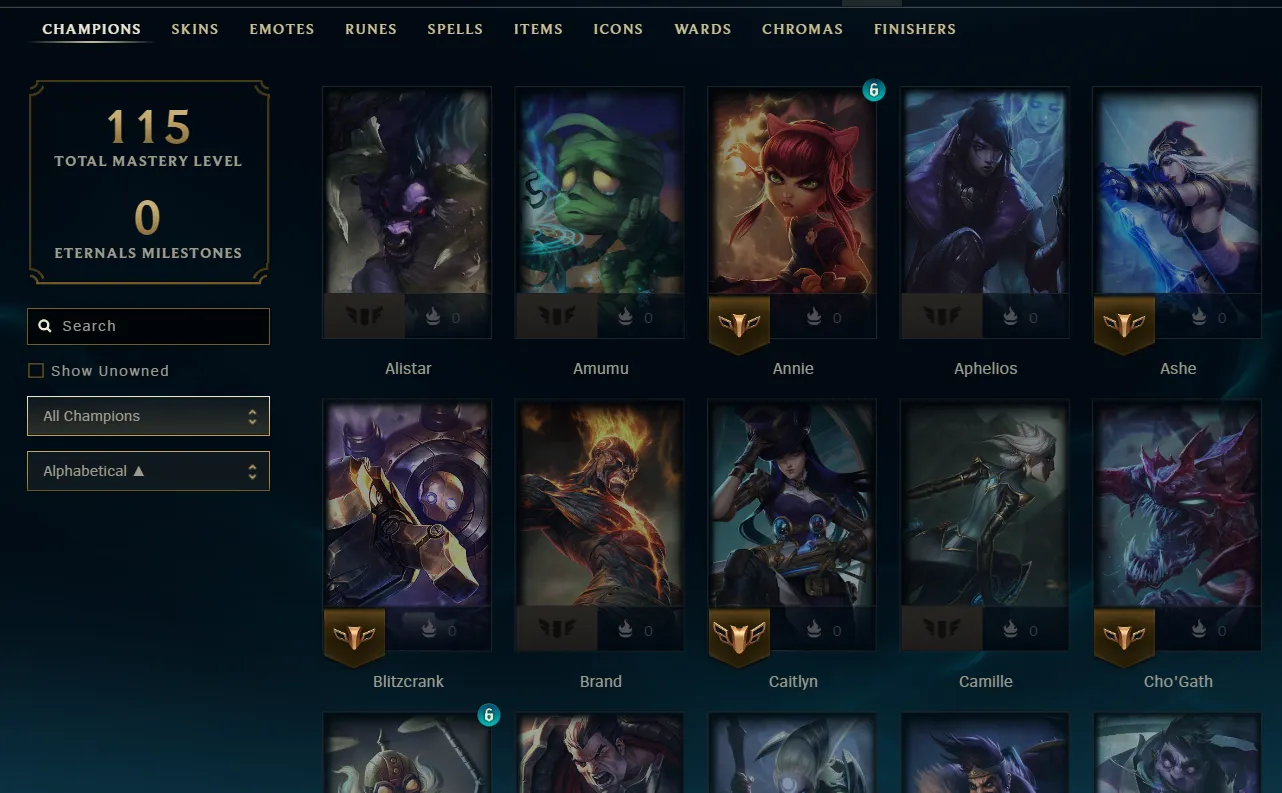1282x793 pixels.
Task: Open the Caitlyn champion card
Action: [792, 510]
